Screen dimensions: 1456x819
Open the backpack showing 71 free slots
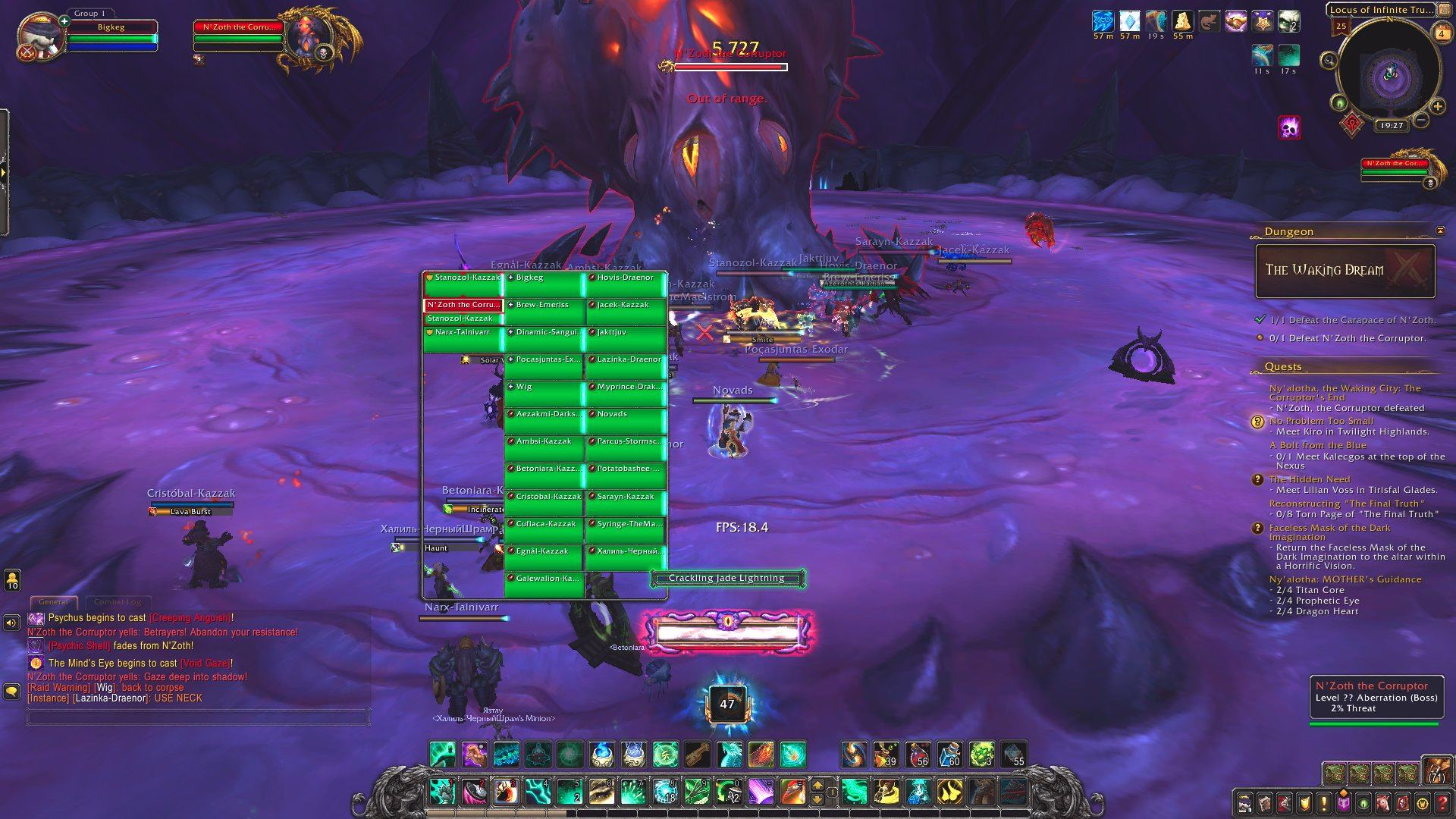[1436, 770]
